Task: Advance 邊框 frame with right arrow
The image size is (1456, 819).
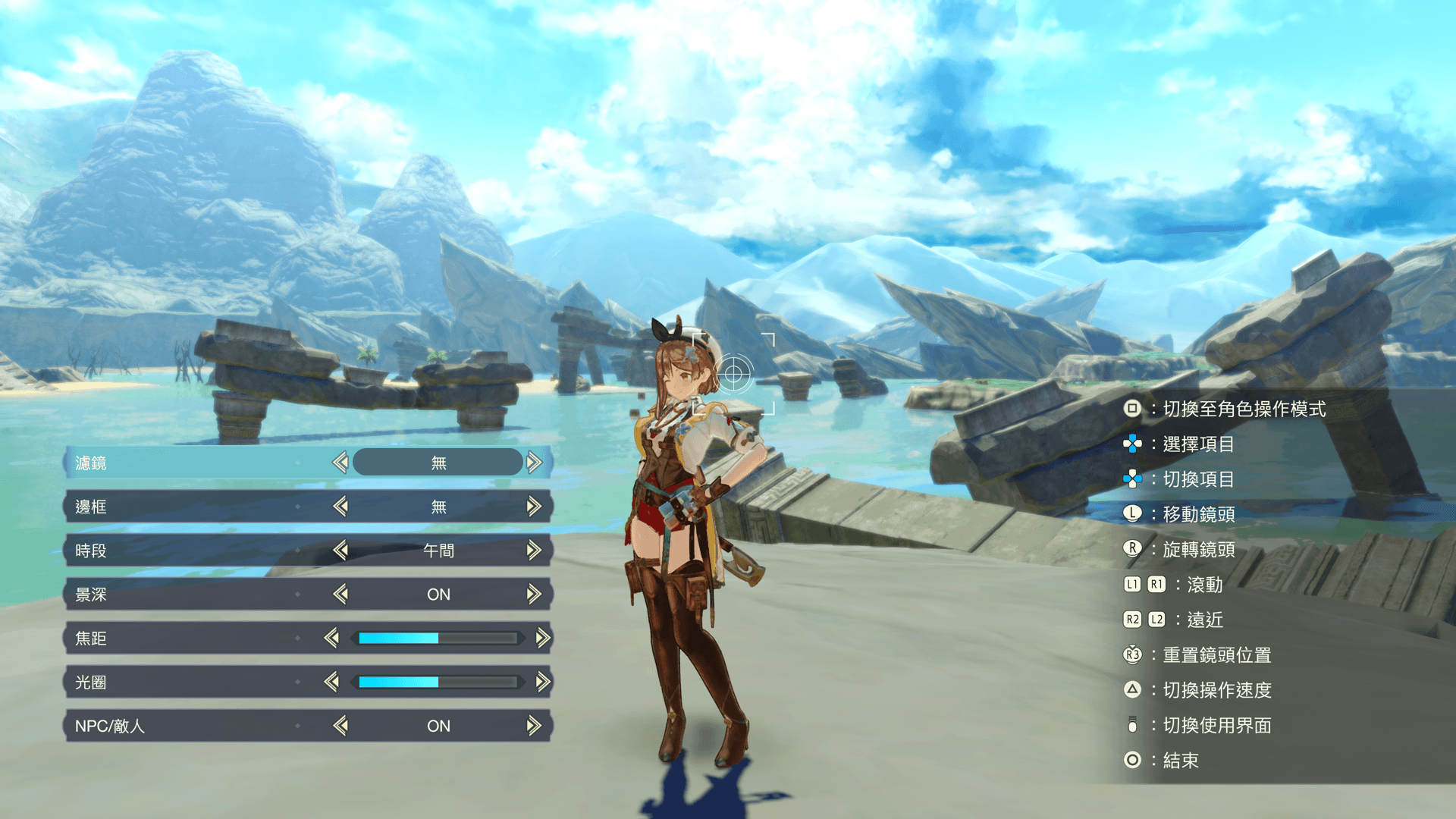Action: click(535, 506)
